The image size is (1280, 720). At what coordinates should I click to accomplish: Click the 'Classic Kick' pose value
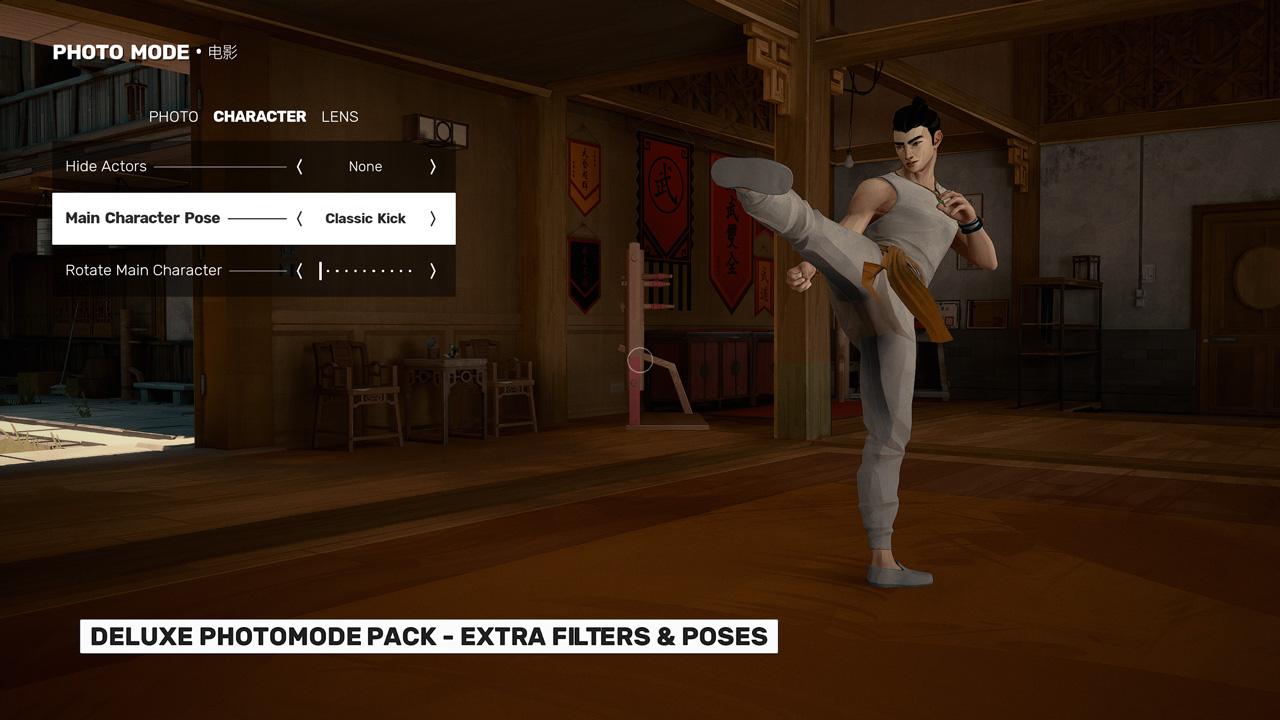[x=365, y=218]
